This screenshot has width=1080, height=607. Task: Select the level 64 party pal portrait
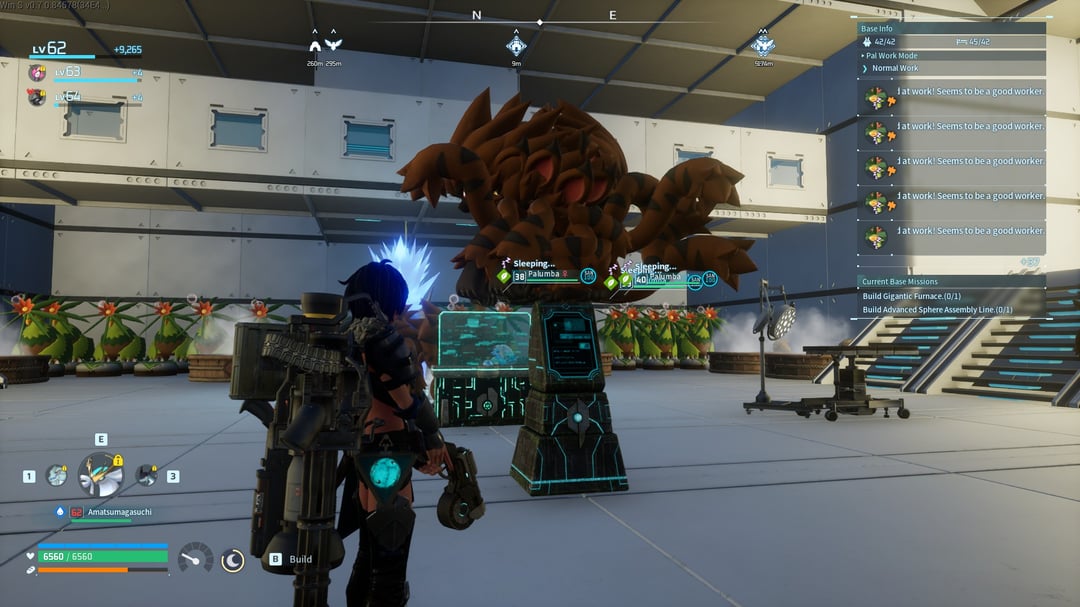tap(37, 97)
